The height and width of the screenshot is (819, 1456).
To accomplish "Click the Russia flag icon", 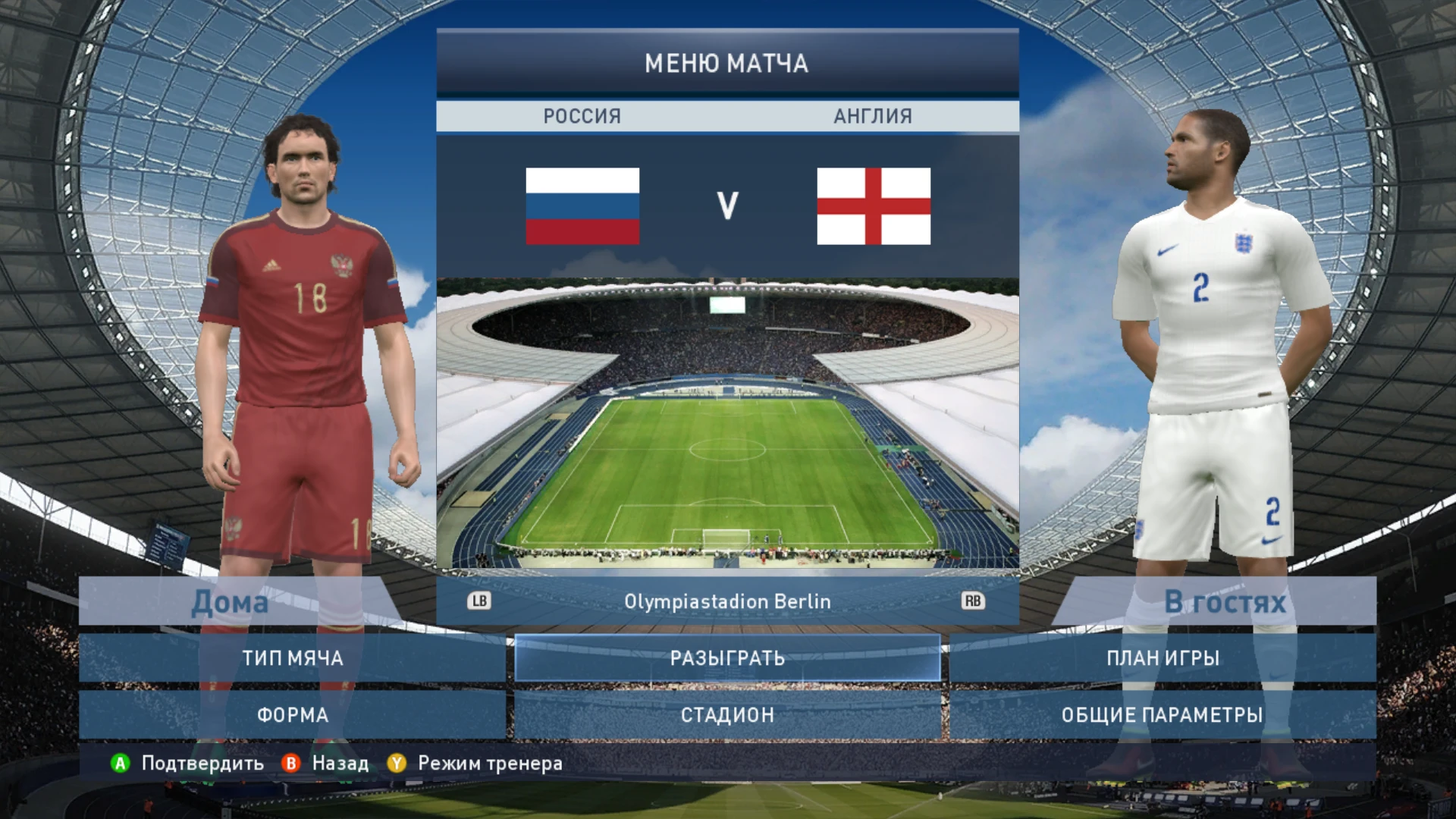I will pos(583,207).
